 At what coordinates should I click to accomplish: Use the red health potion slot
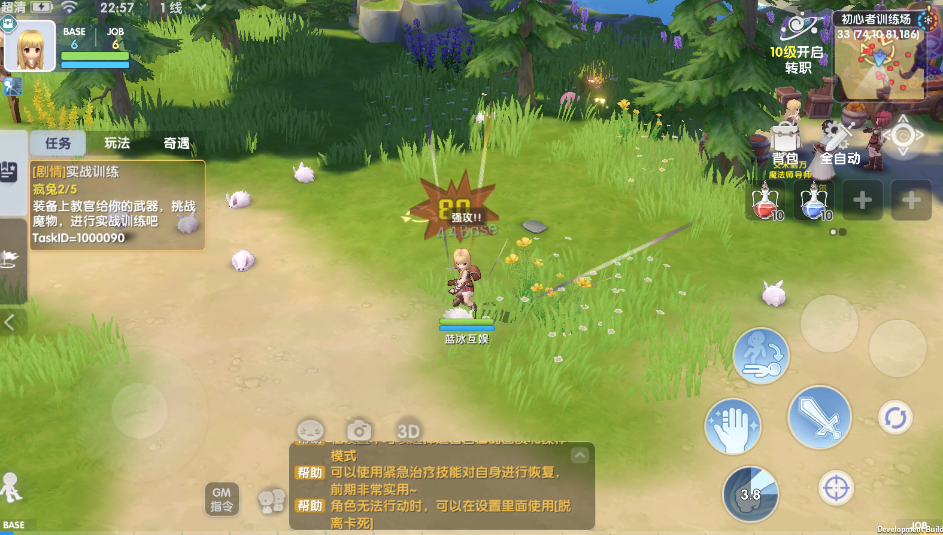click(768, 200)
